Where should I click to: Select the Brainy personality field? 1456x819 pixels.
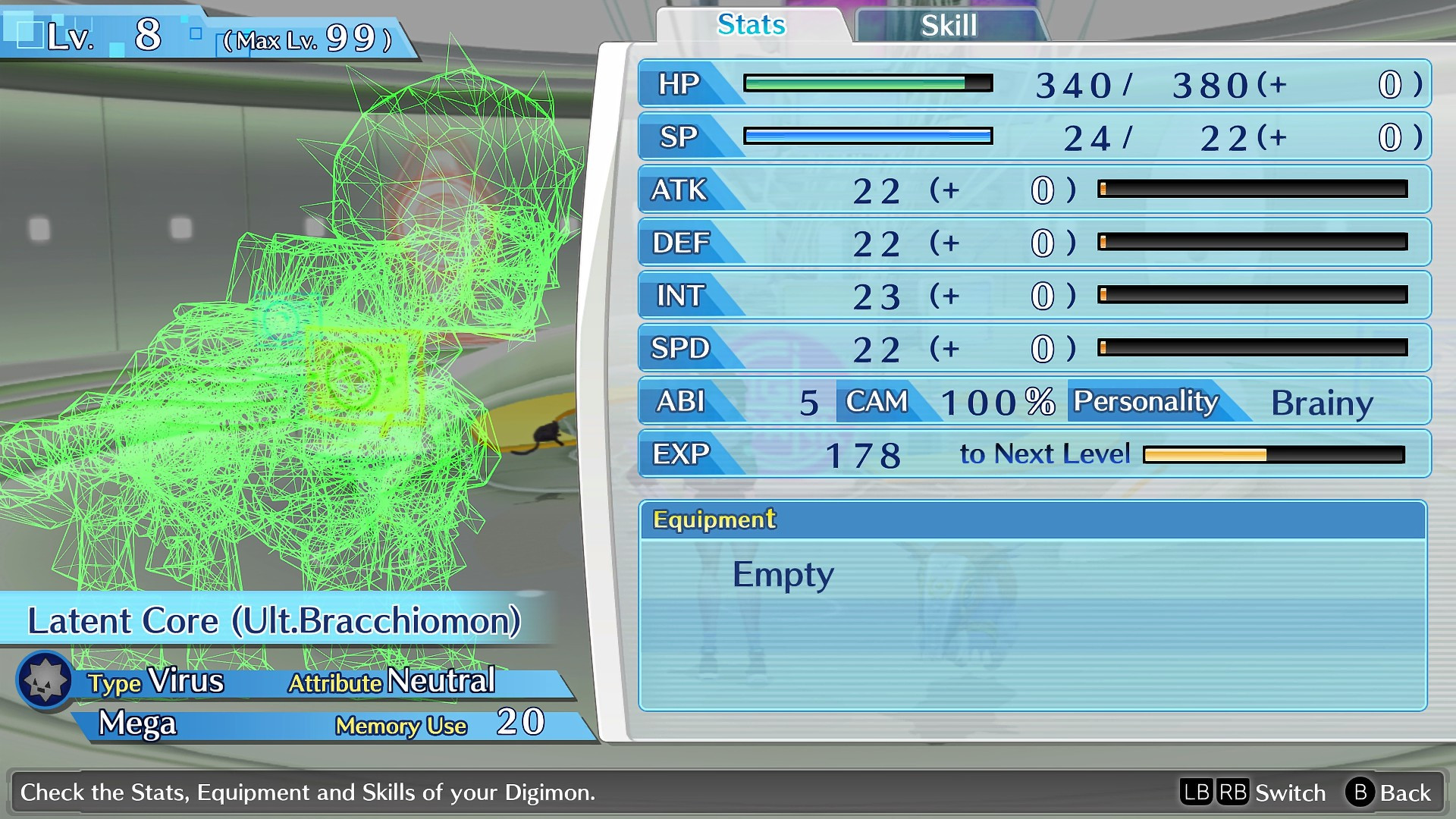point(1323,402)
